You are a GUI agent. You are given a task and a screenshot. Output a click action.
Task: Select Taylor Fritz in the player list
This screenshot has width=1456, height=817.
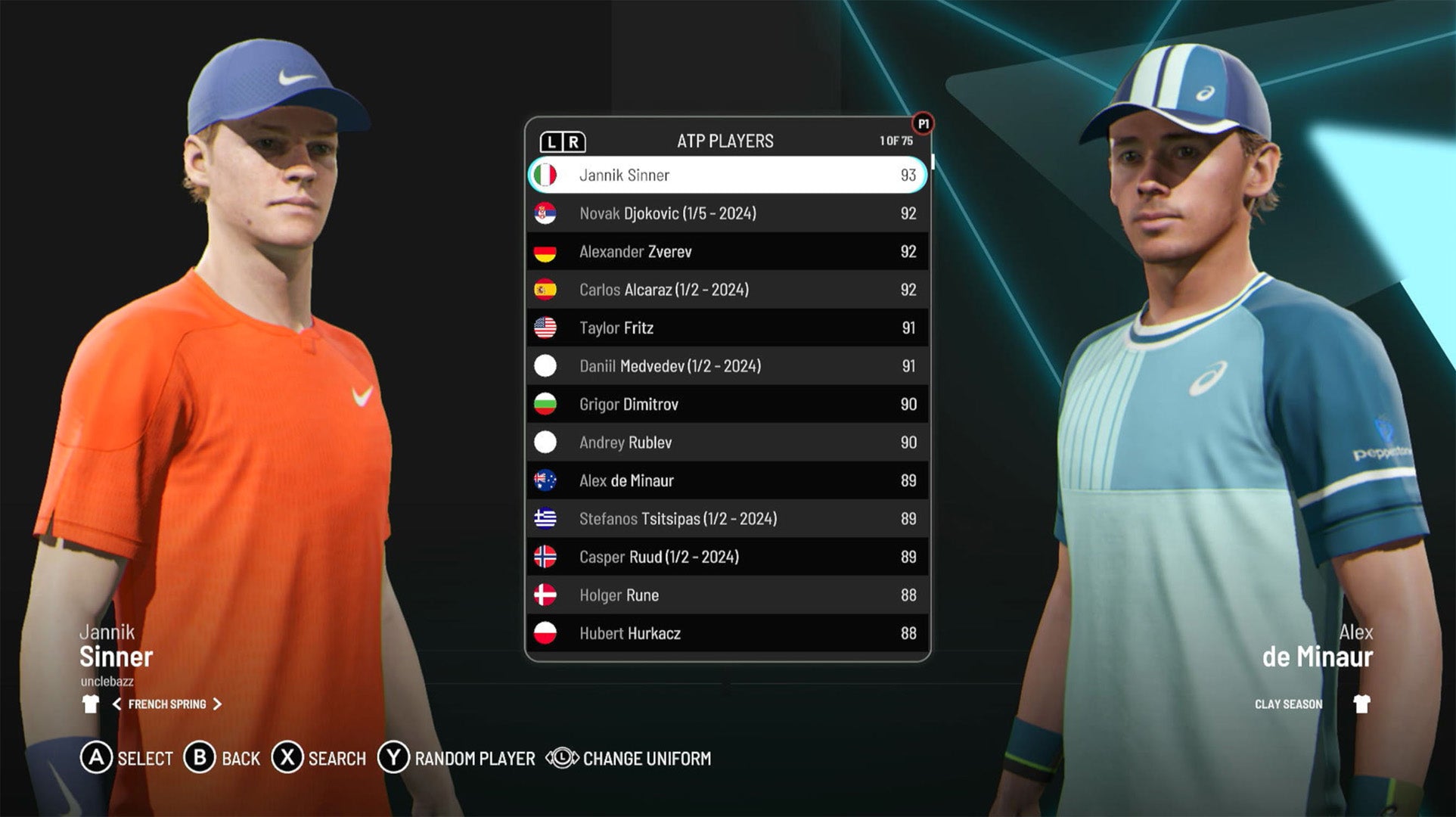point(726,328)
